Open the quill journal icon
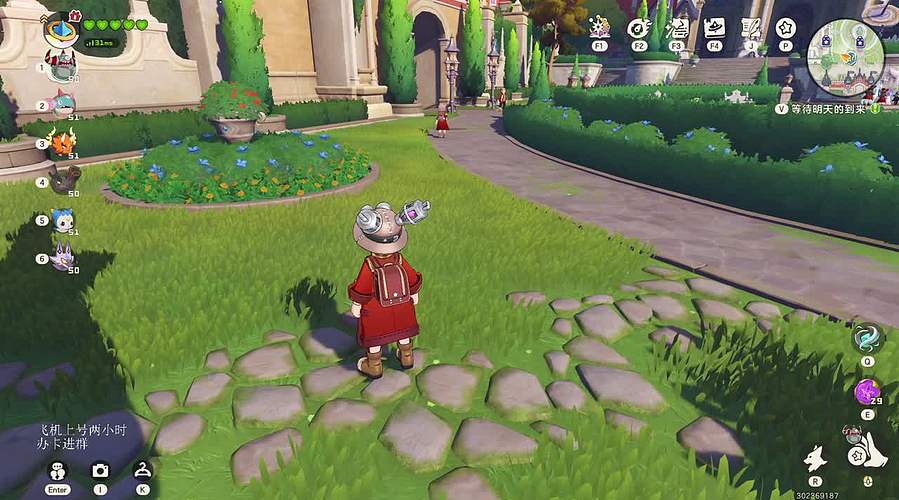Viewport: 899px width, 500px height. (x=750, y=27)
